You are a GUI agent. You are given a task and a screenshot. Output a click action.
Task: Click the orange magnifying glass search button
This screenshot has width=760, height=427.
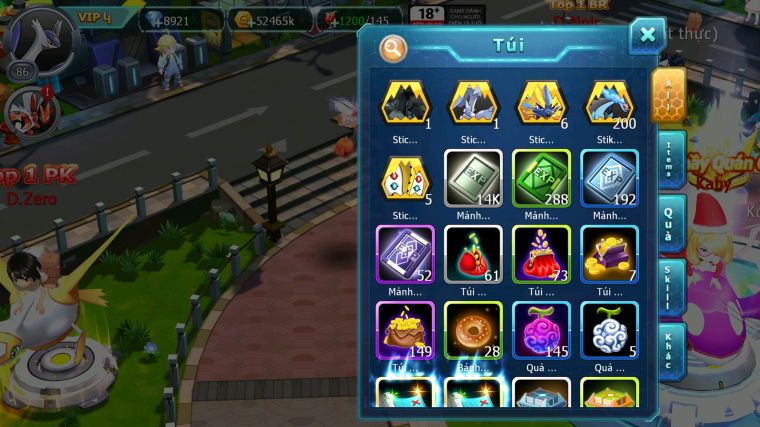[394, 47]
